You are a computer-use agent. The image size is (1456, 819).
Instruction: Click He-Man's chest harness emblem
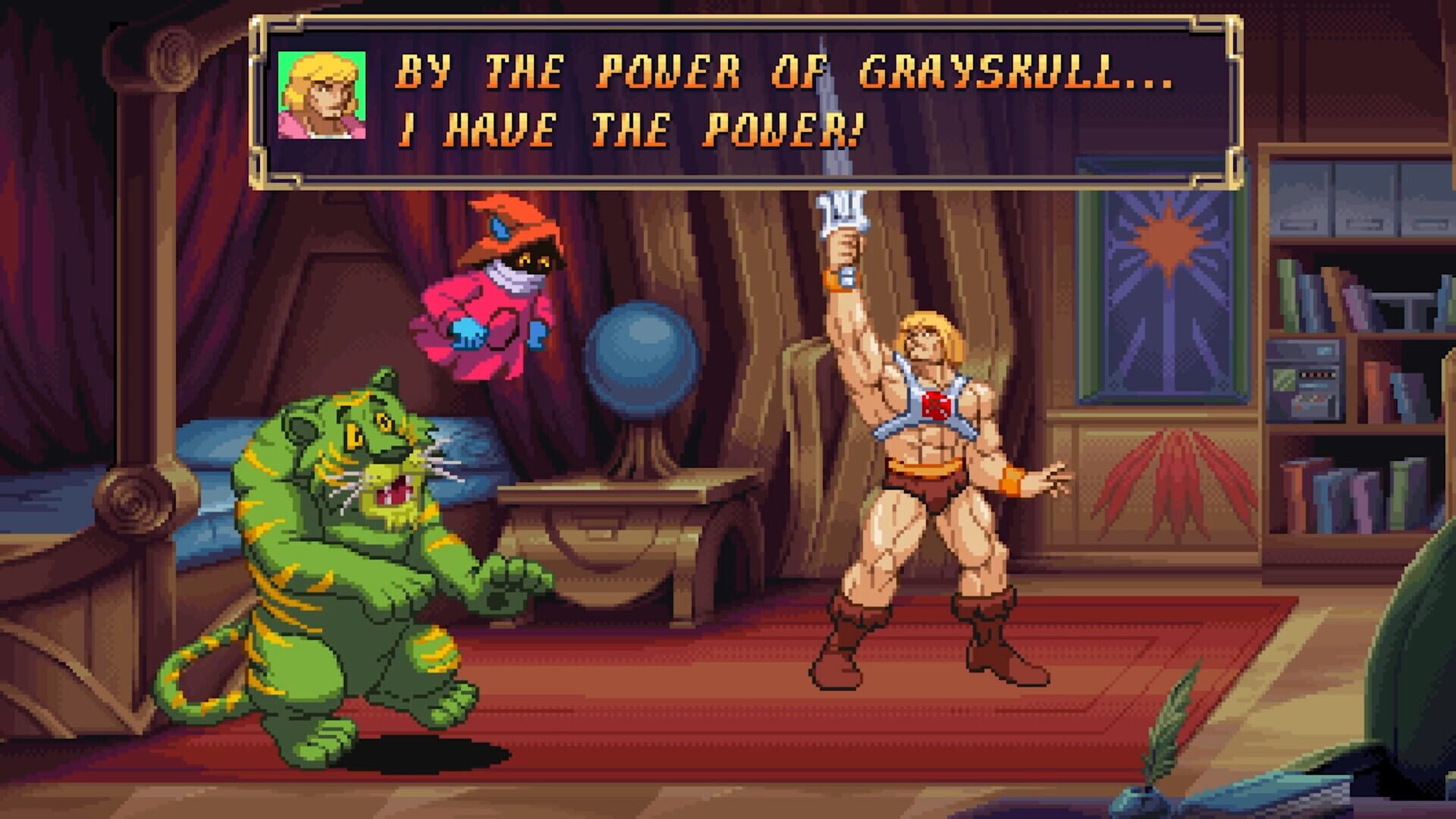(937, 406)
